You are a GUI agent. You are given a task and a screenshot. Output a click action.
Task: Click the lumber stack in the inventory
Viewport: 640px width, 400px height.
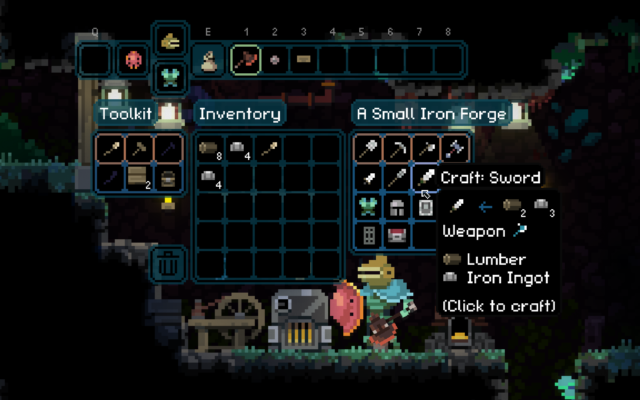tap(210, 148)
